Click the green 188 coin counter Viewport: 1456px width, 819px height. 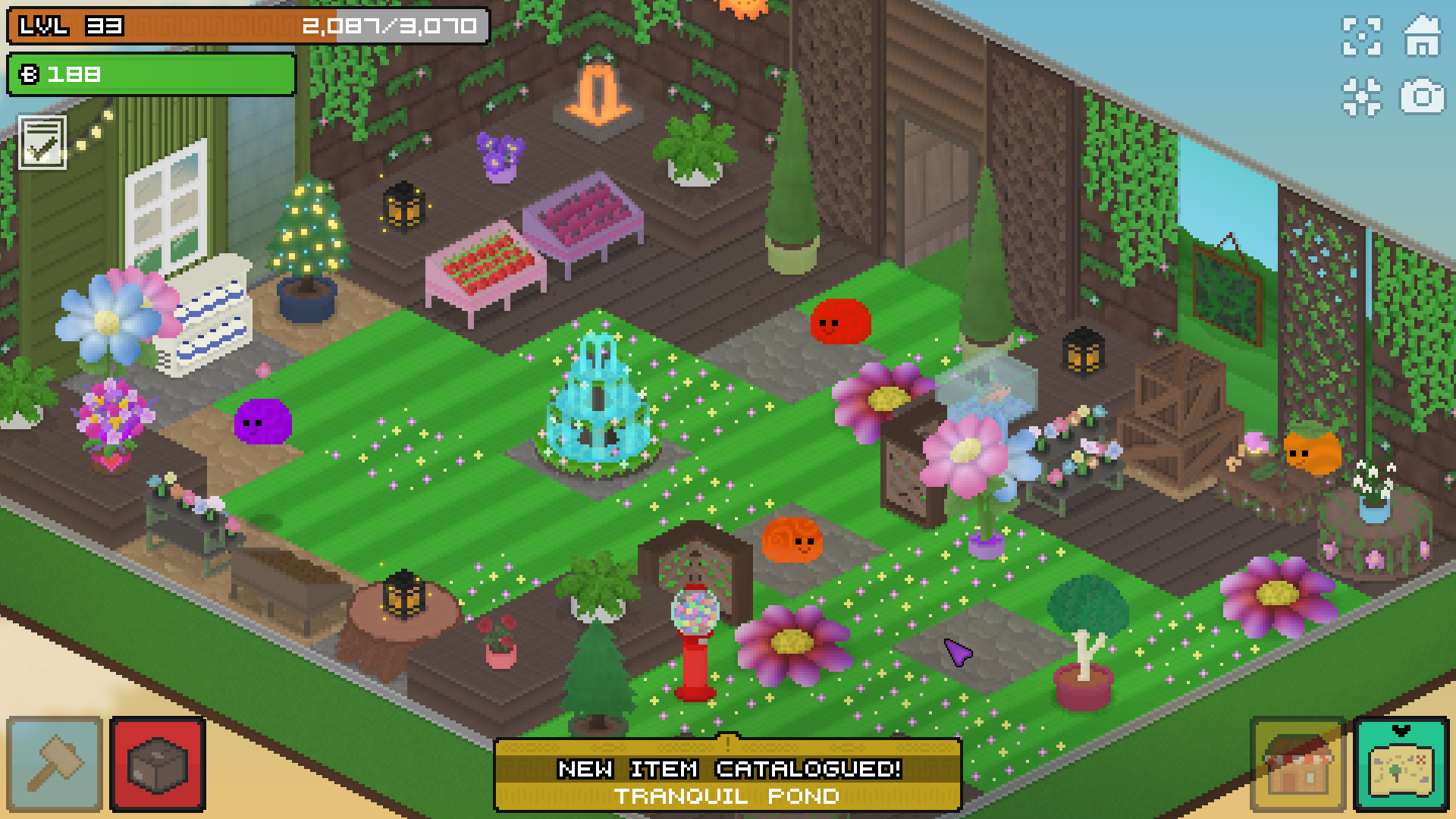149,75
